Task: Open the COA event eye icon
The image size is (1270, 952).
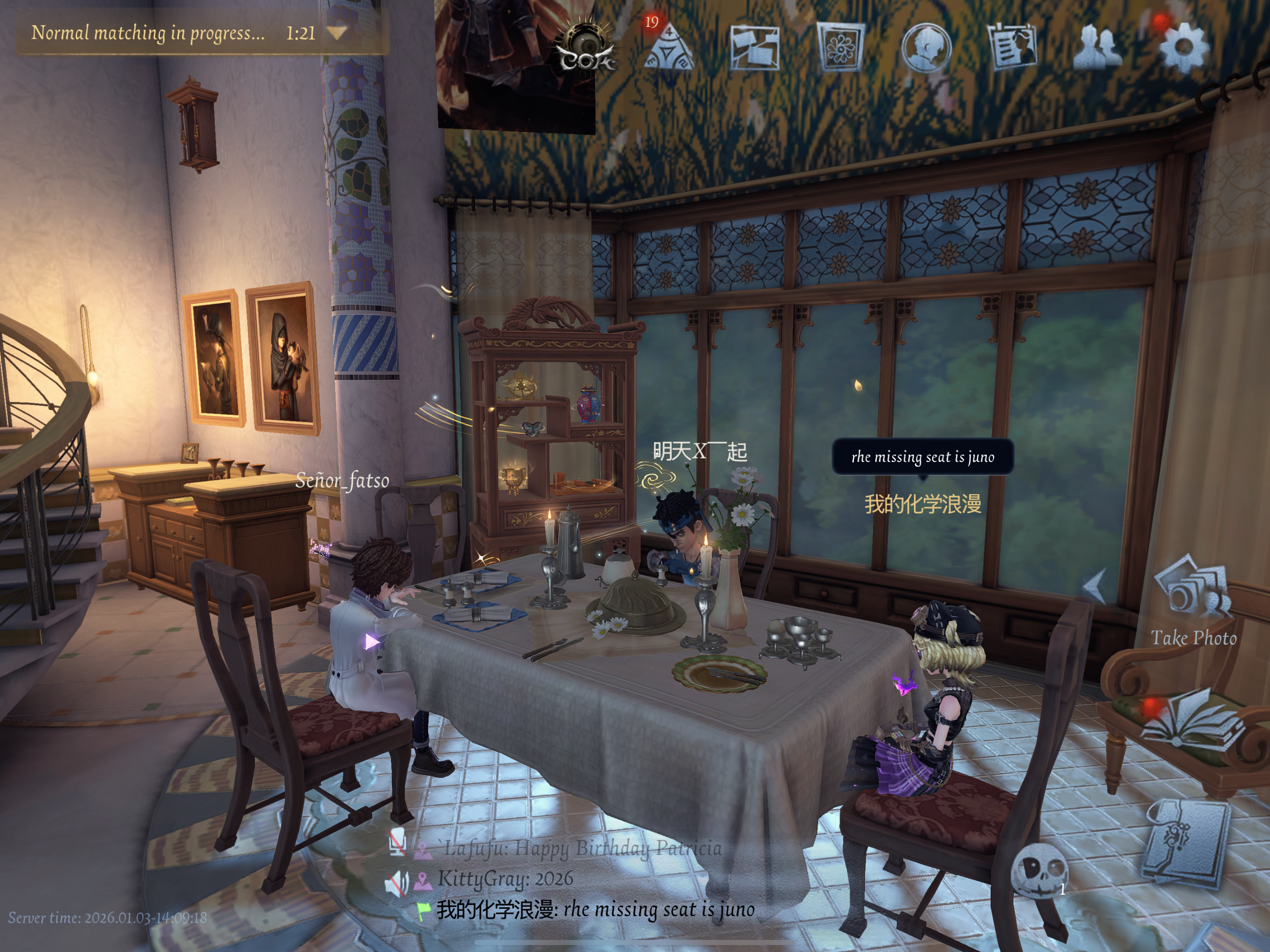Action: click(585, 47)
